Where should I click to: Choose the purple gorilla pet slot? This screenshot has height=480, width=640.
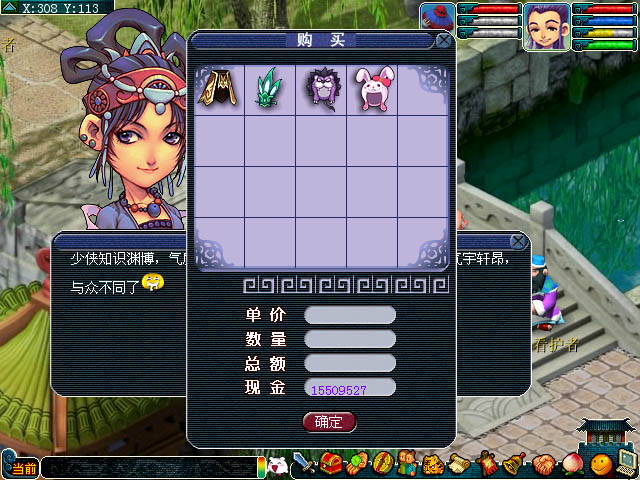pyautogui.click(x=320, y=90)
